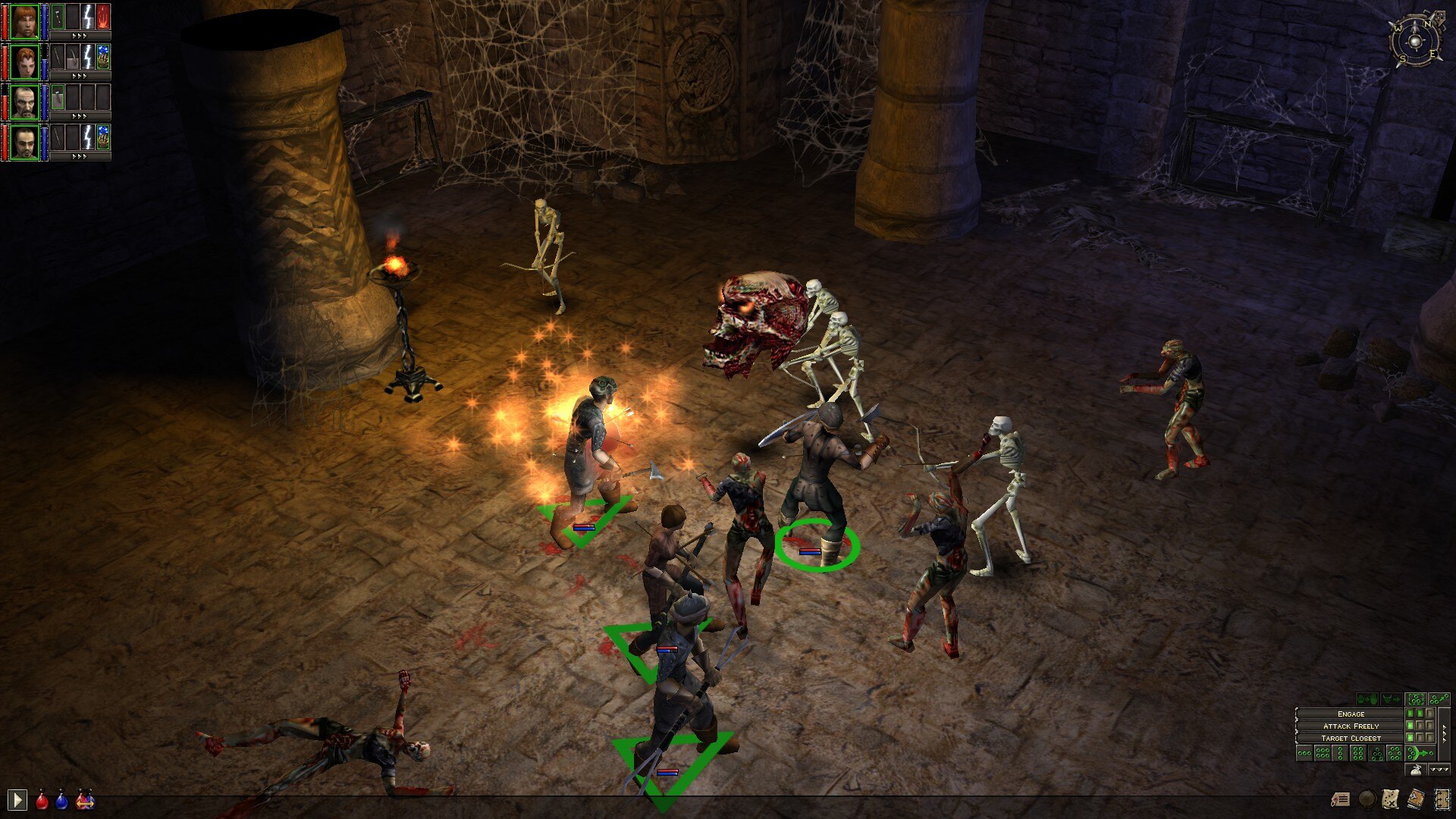Click the Attack Freely order bar

tap(1350, 726)
